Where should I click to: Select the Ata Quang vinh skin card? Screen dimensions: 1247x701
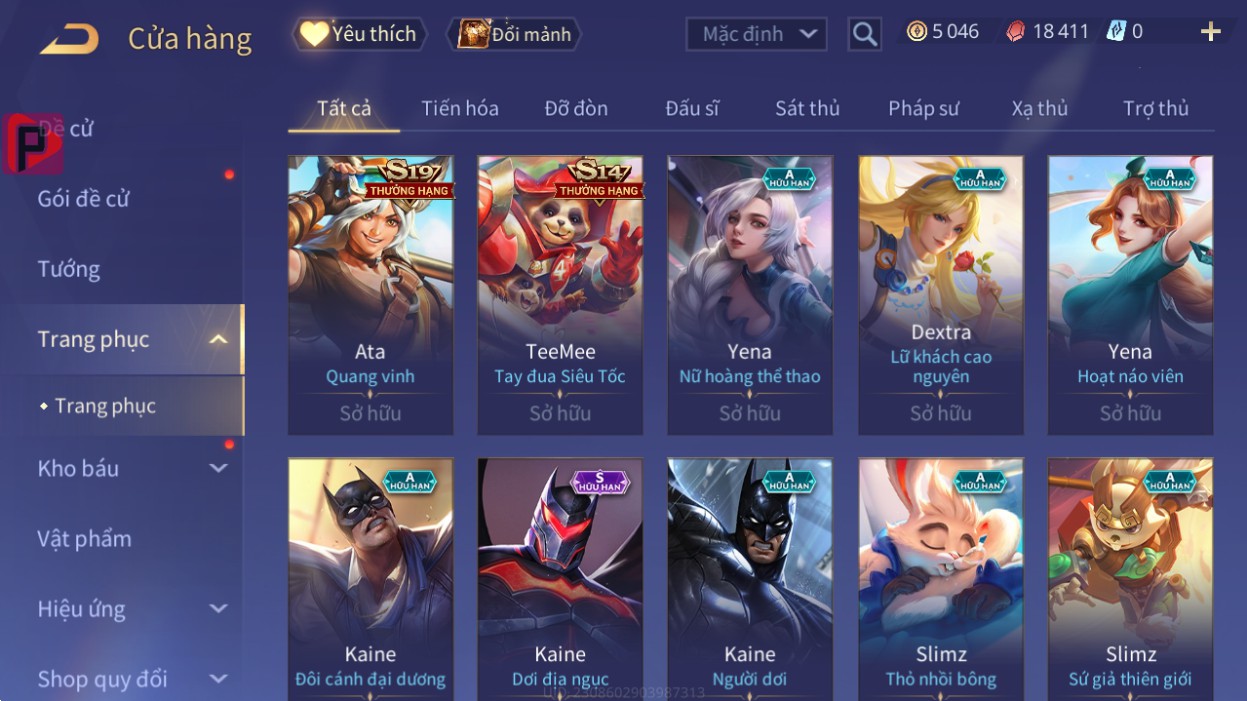[370, 295]
